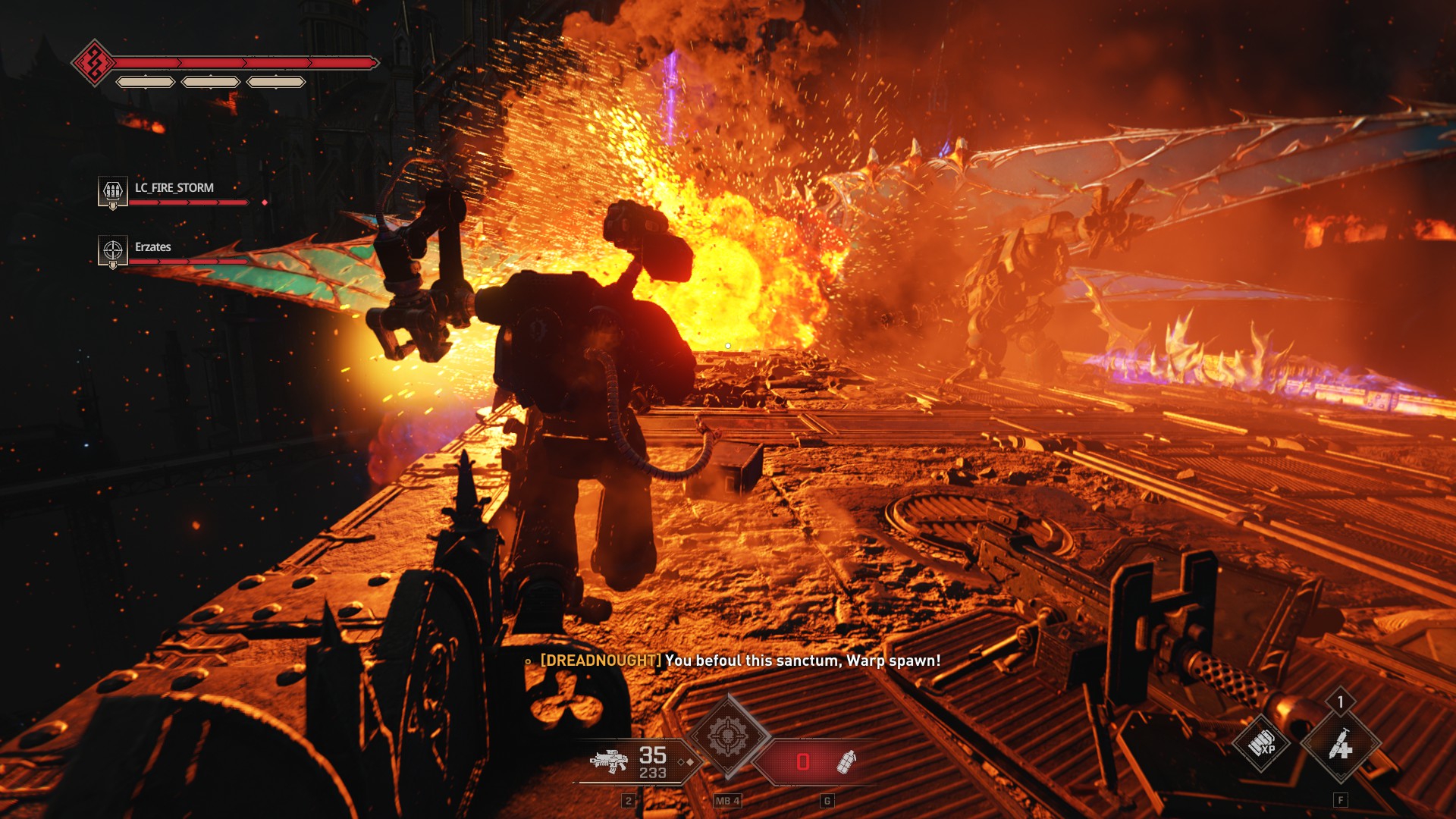This screenshot has width=1456, height=819.
Task: Select the LC_FIRE_STORM squad member icon
Action: 113,190
